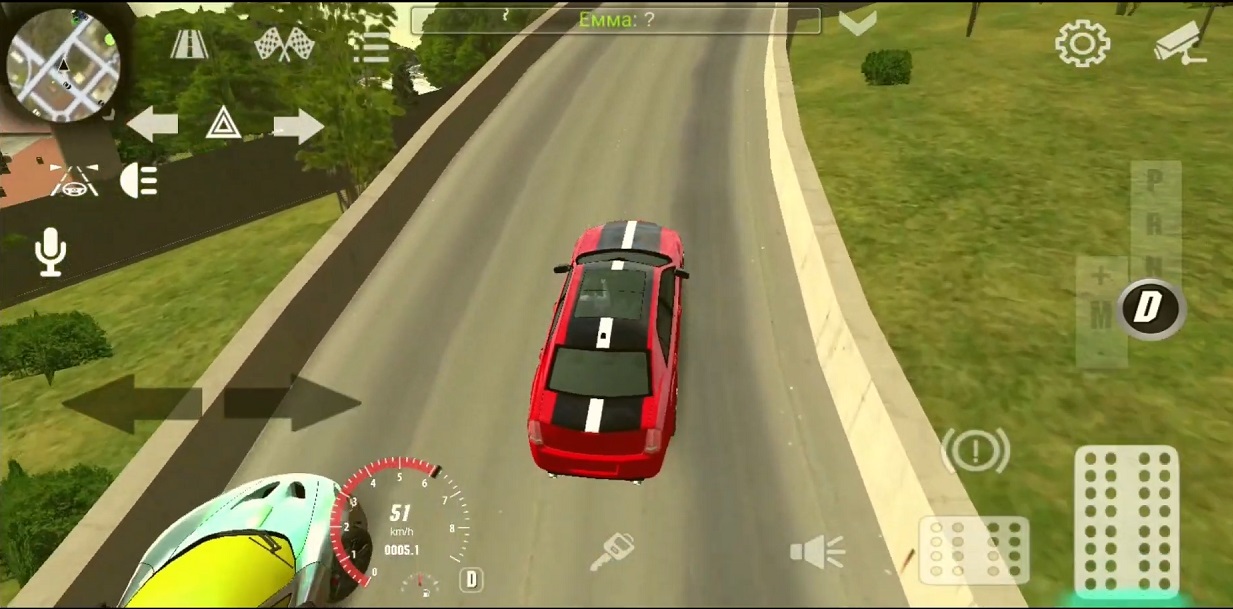Open the chat bar showing Емма's message
1233x609 pixels.
(x=615, y=20)
